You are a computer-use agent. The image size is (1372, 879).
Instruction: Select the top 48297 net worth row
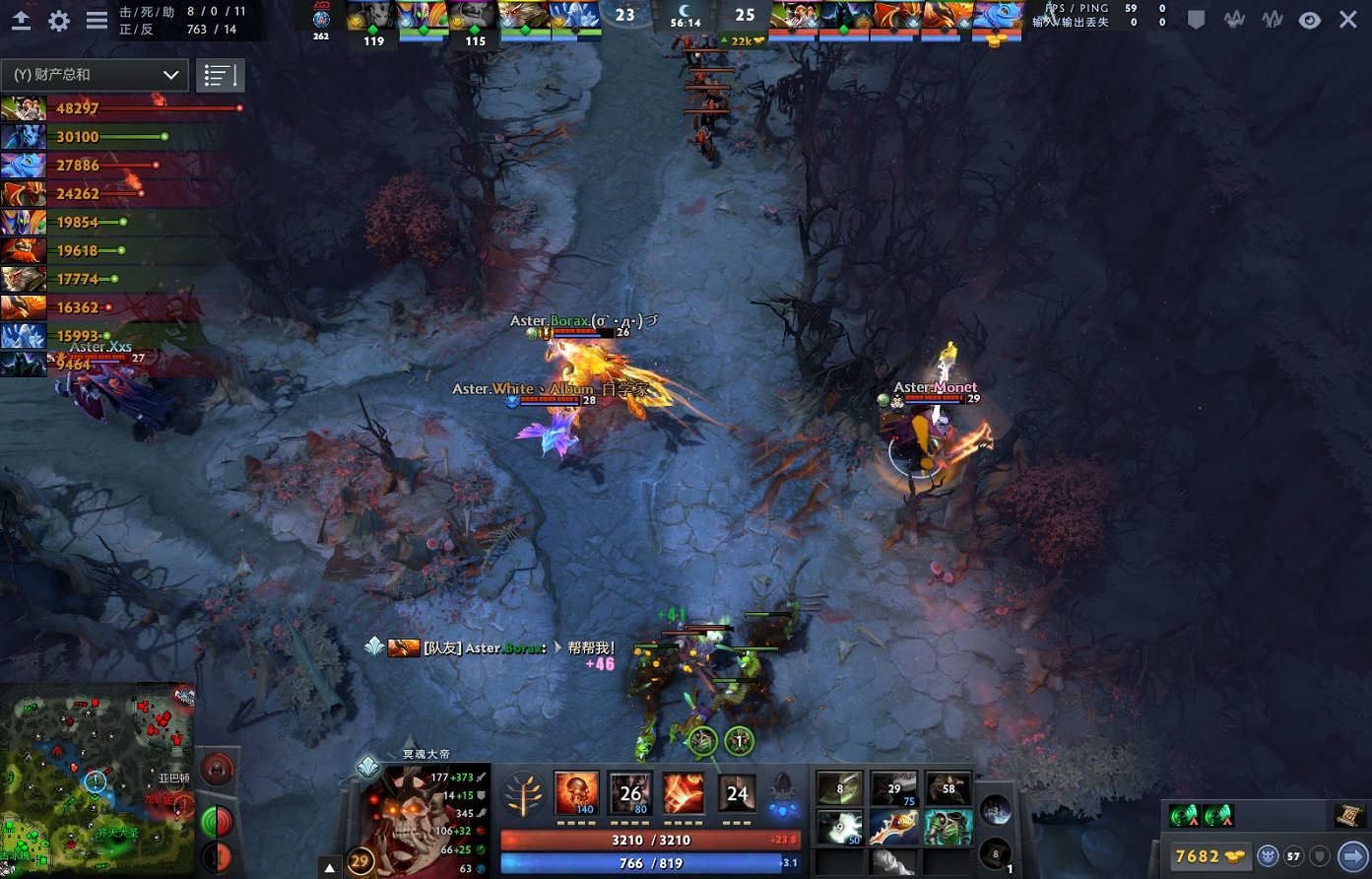[122, 108]
